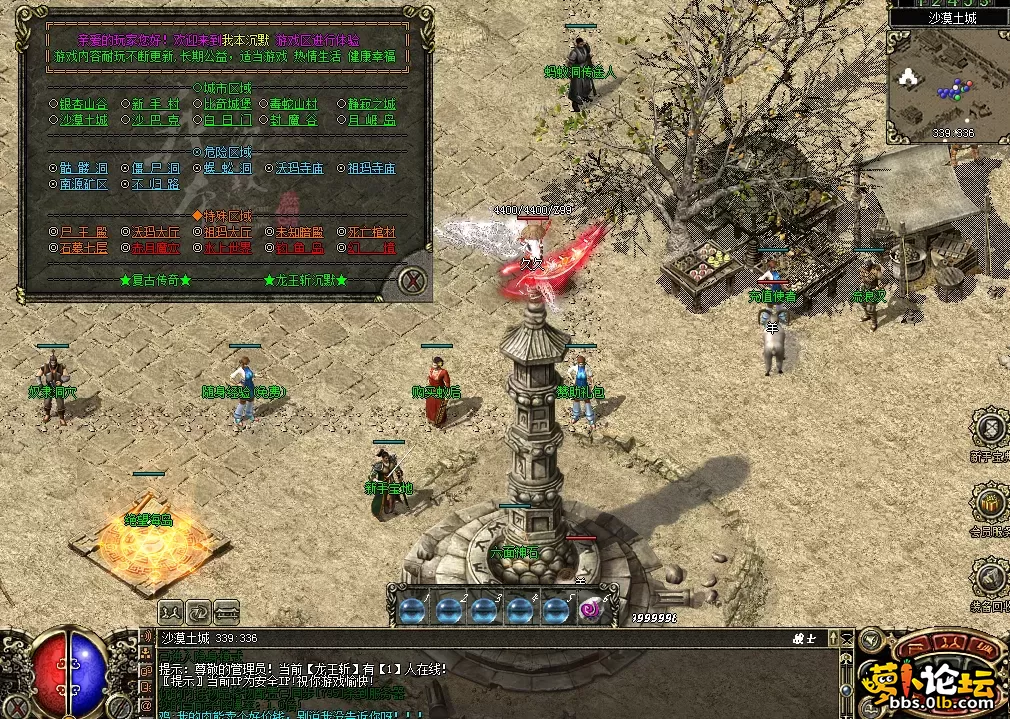Click the 新手宝典 side icon
The height and width of the screenshot is (719, 1010).
(x=990, y=429)
